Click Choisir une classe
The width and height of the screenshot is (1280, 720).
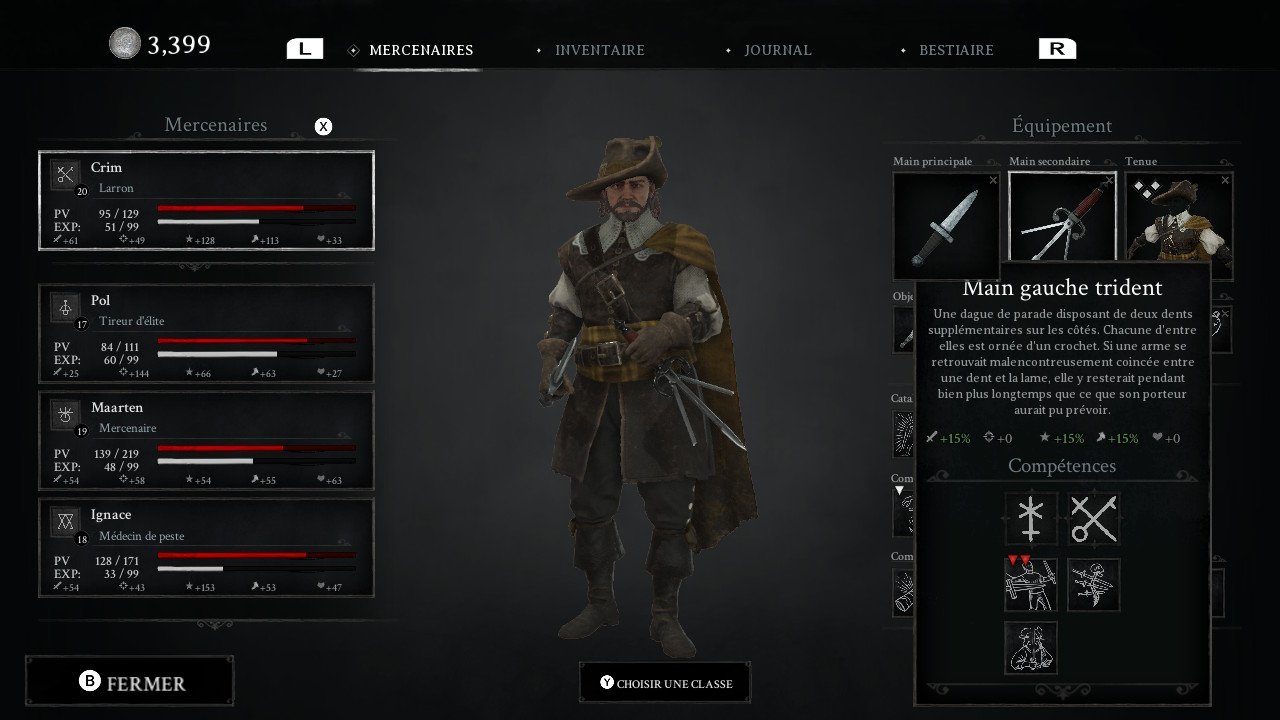665,683
